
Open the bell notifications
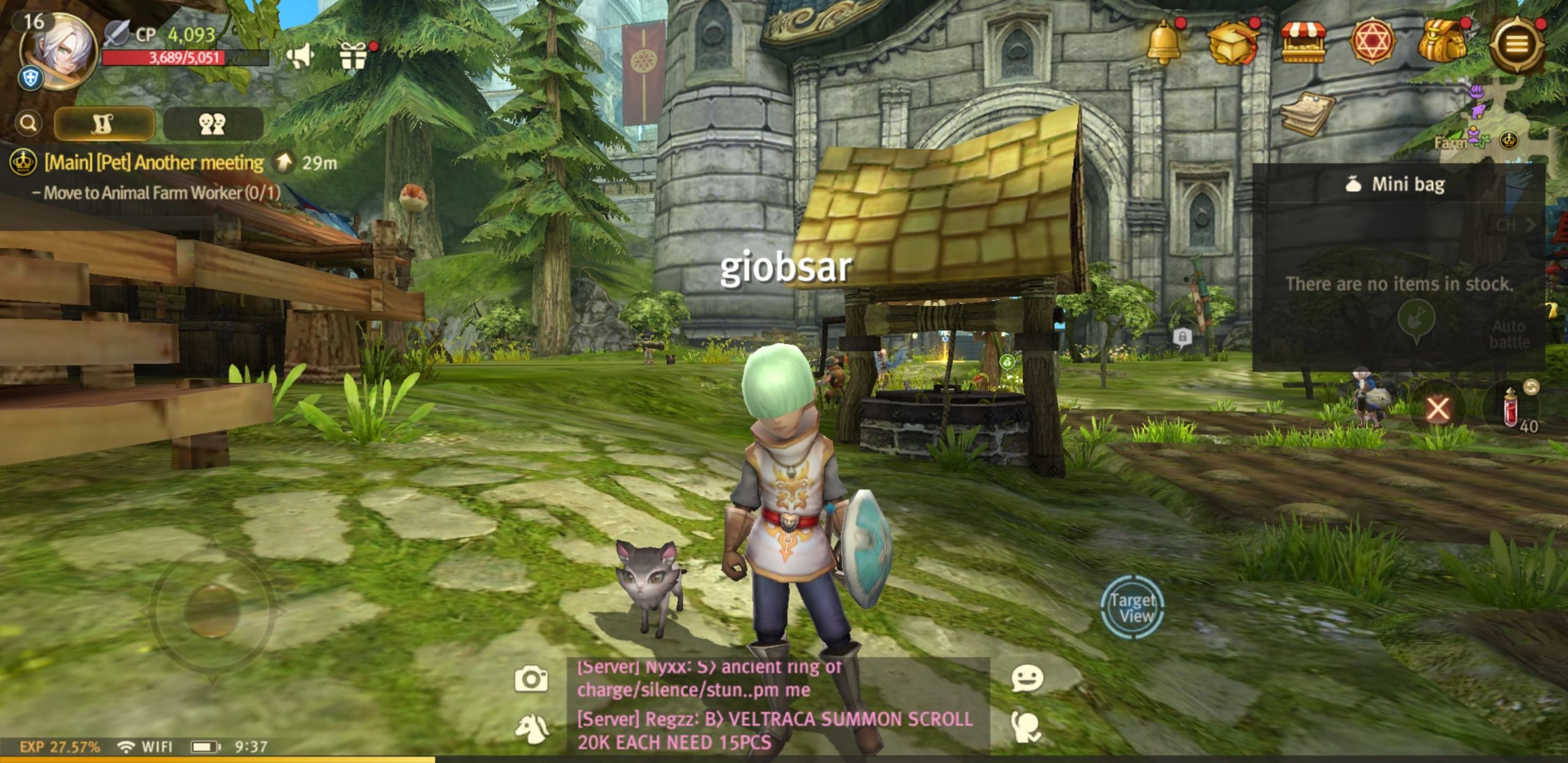tap(1163, 43)
